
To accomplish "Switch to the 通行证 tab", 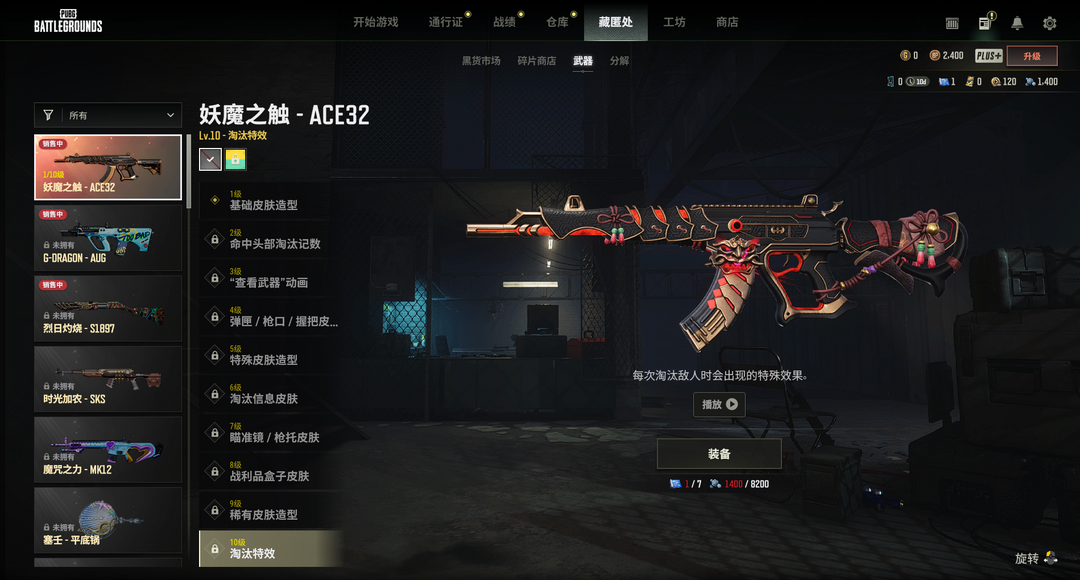I will tap(445, 22).
